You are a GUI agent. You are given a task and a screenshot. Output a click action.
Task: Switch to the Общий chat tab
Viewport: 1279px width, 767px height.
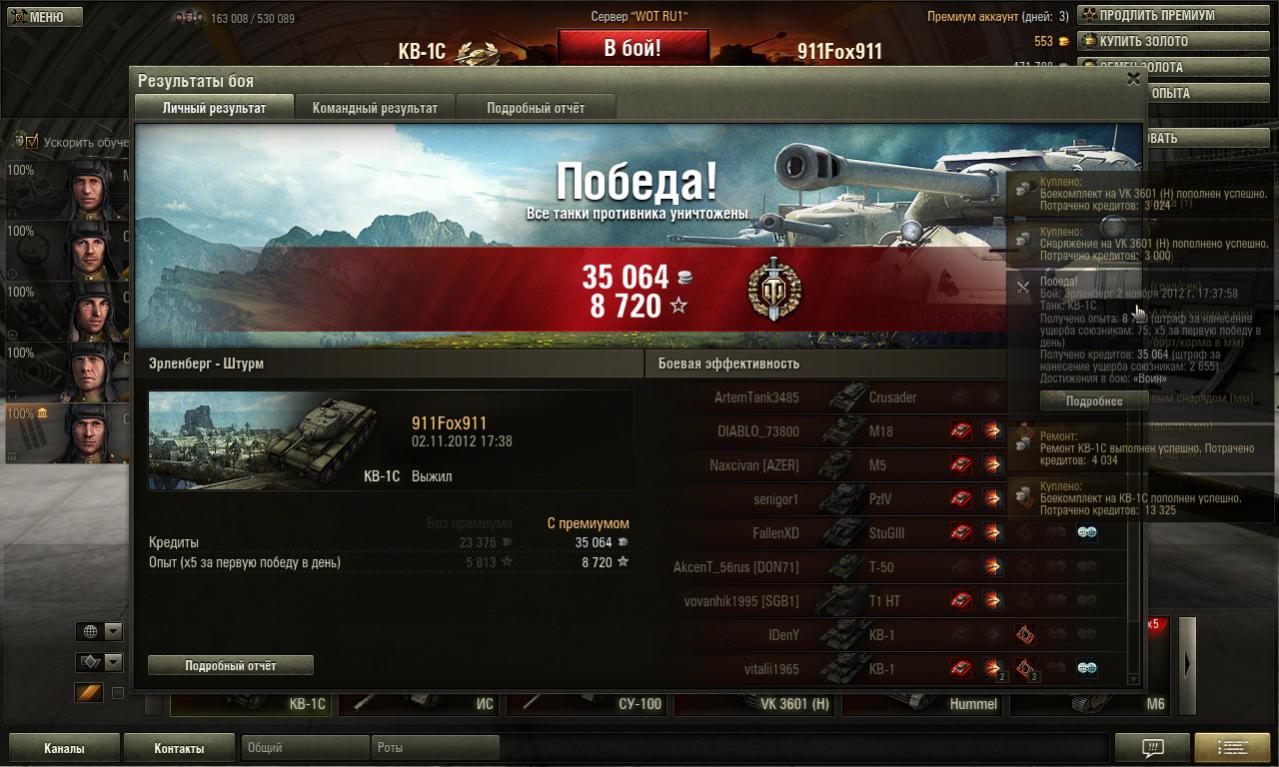pyautogui.click(x=304, y=748)
